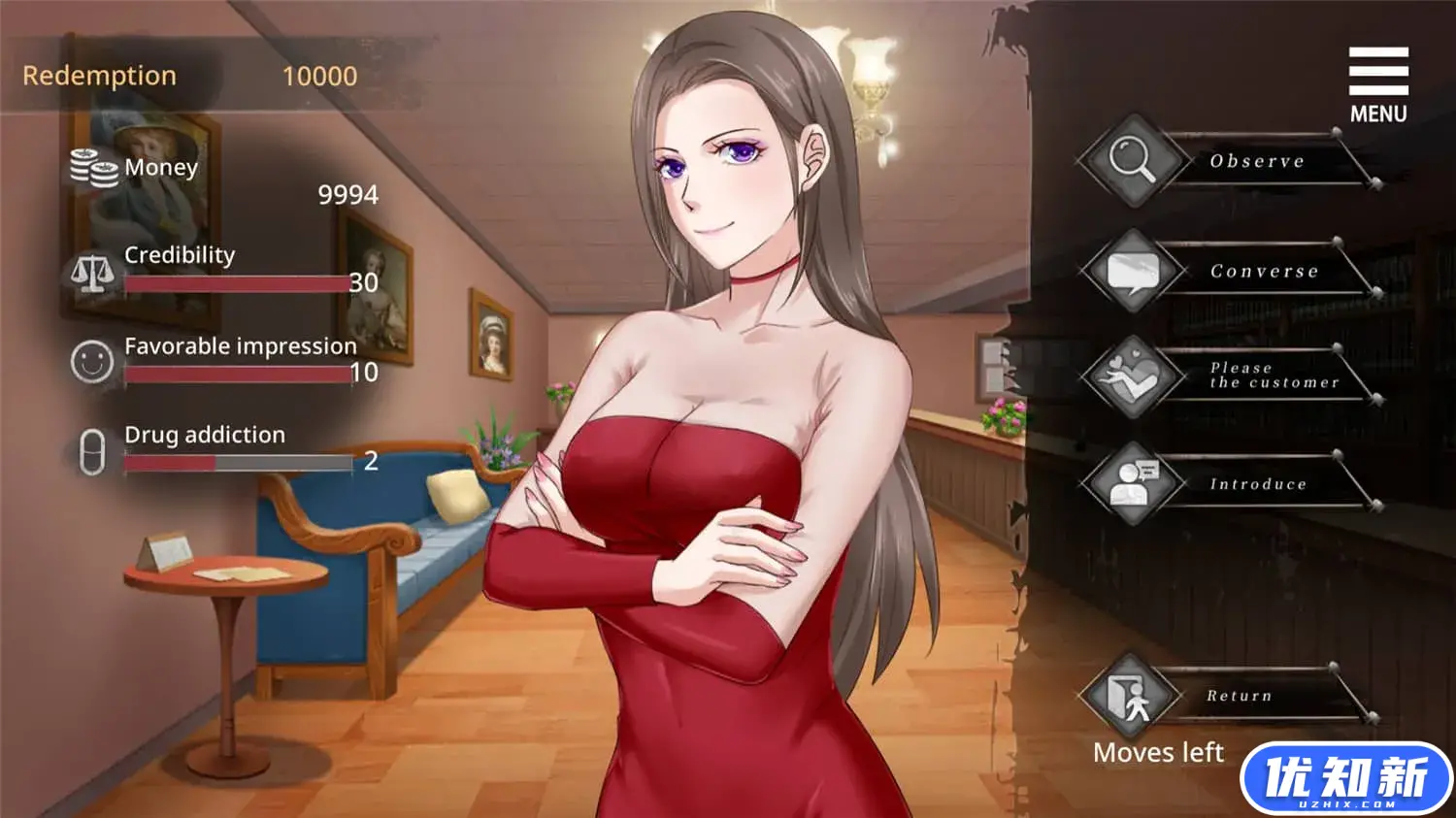Click the Moves left label
Screen dimensions: 1456x818
pyautogui.click(x=1159, y=752)
